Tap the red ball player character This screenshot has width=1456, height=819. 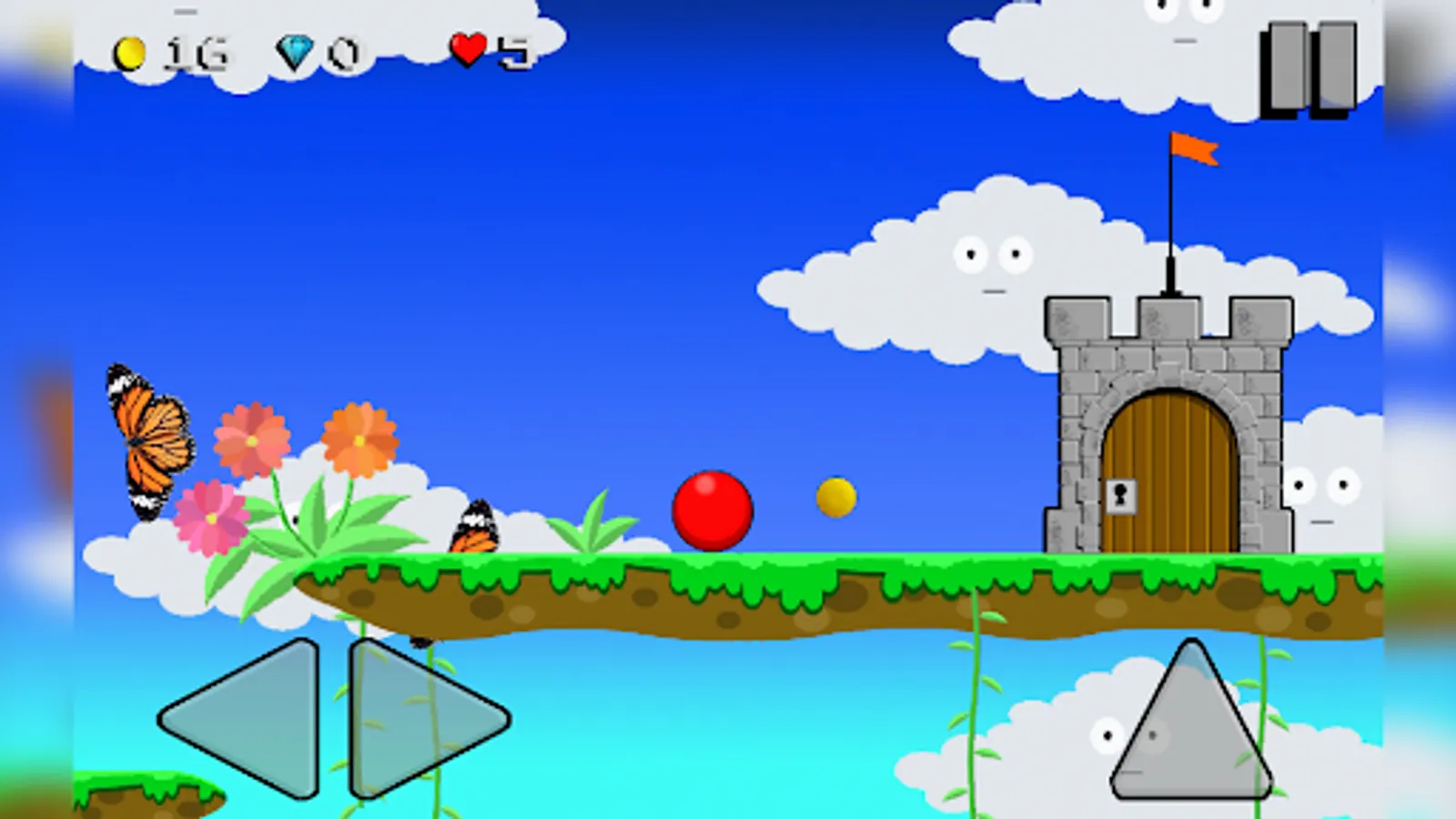(x=712, y=511)
